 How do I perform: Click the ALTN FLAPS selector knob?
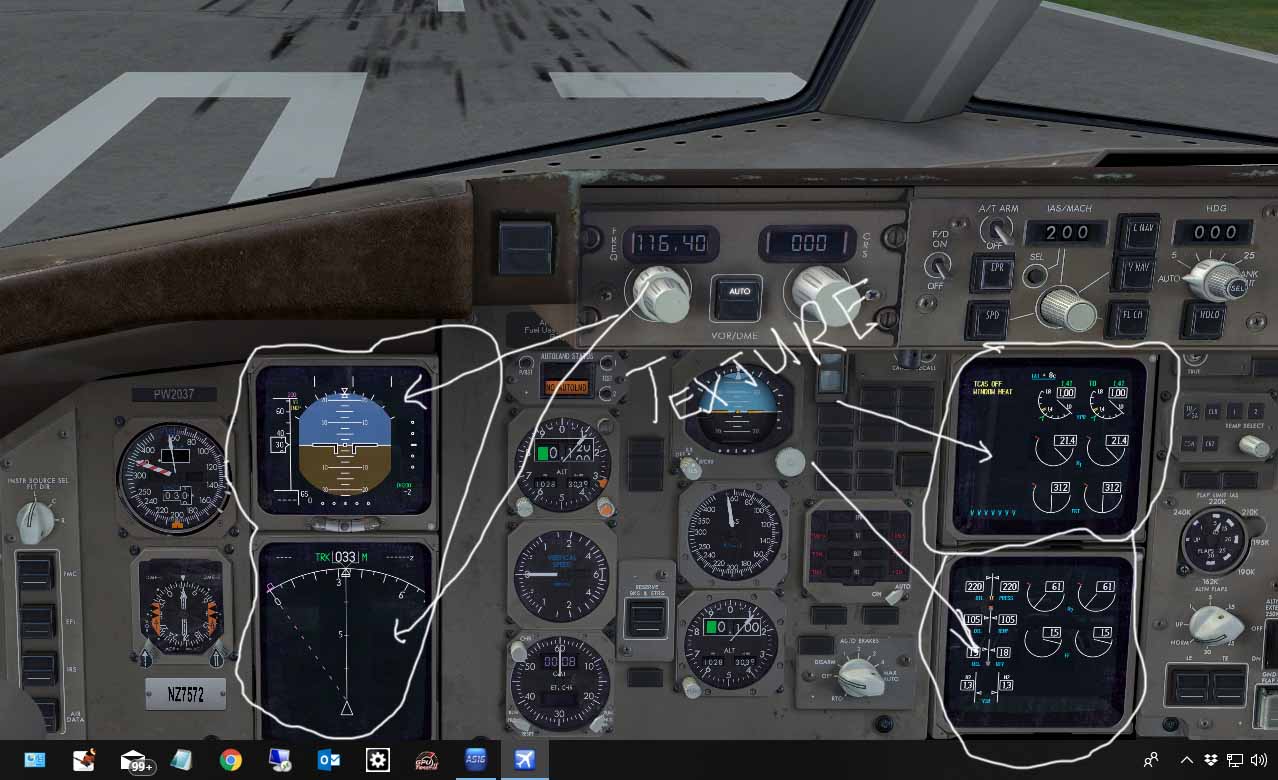pos(1217,626)
